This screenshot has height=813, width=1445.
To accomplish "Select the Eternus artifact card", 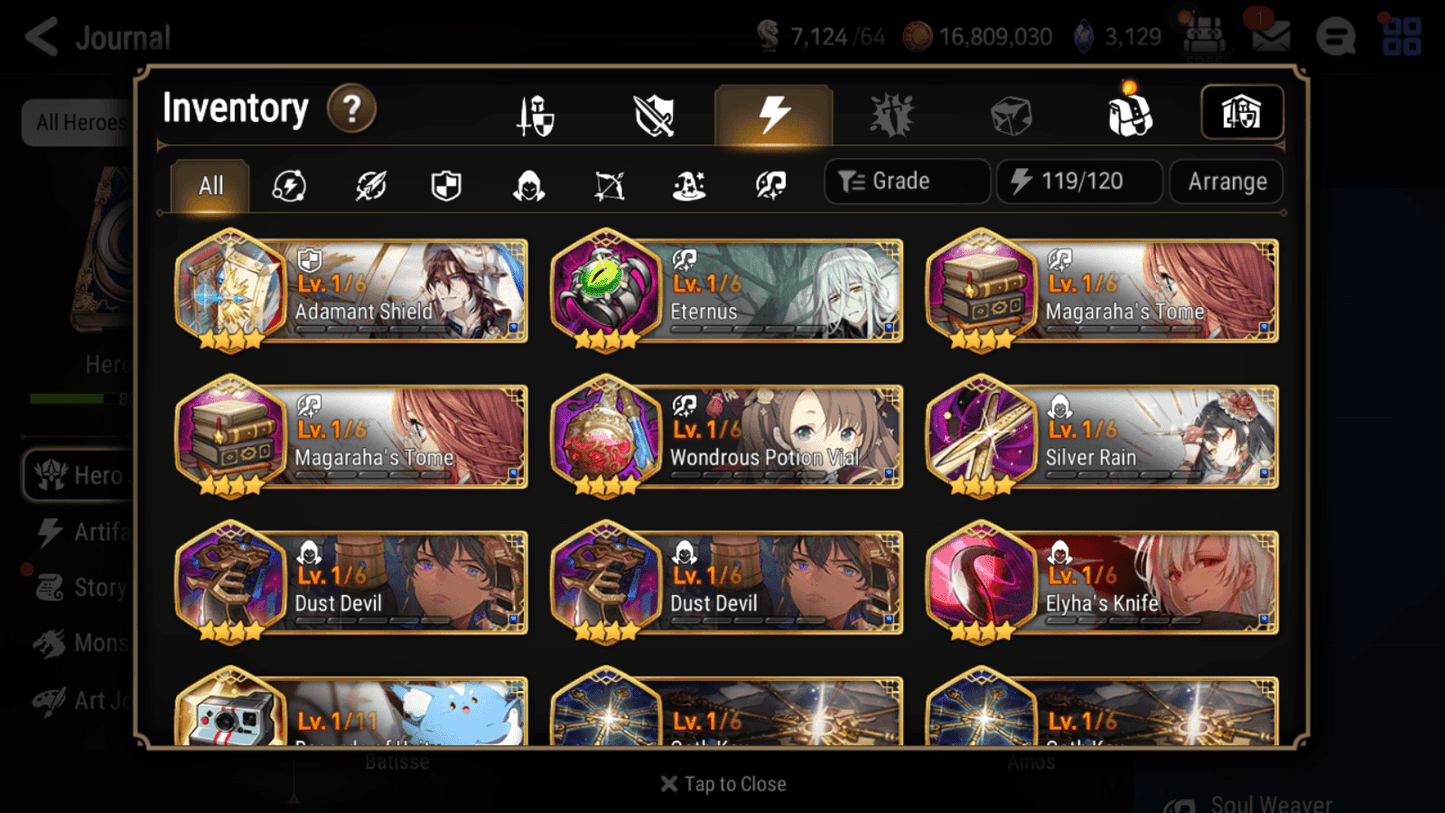I will pyautogui.click(x=727, y=291).
